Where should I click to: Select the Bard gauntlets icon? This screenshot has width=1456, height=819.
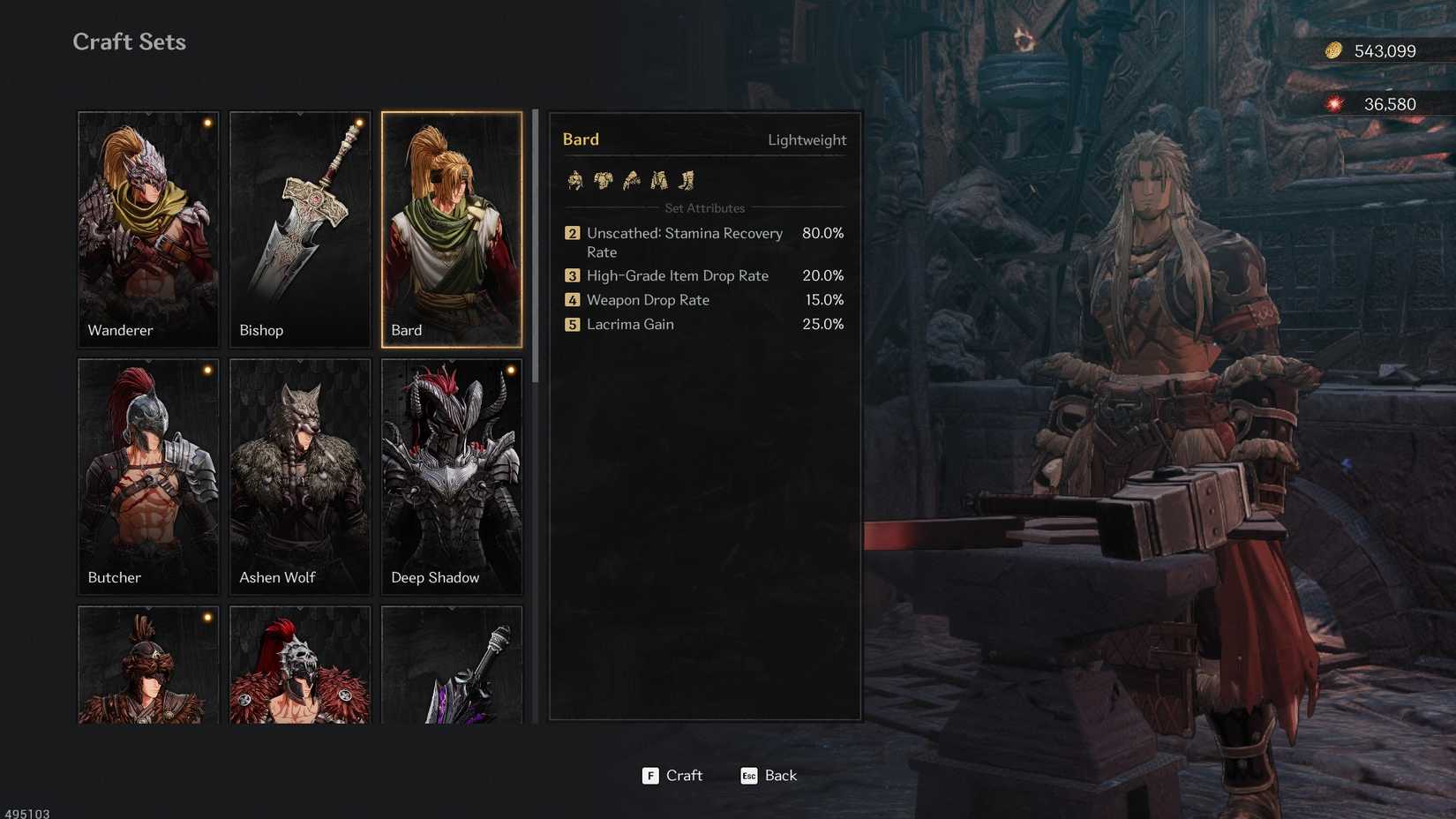click(x=630, y=179)
